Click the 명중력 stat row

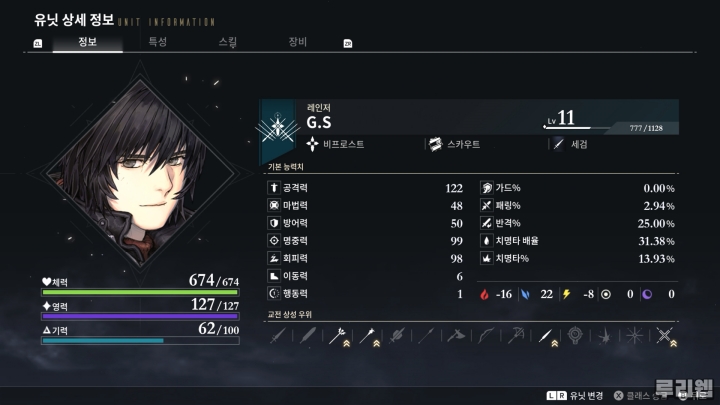tap(367, 241)
